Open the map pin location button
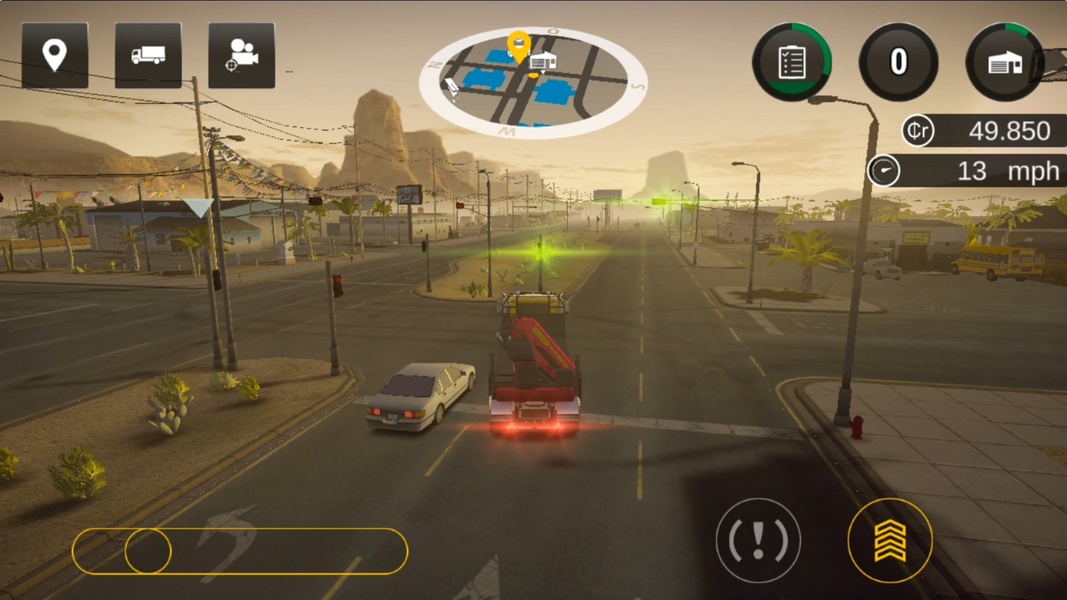This screenshot has height=600, width=1067. 55,55
